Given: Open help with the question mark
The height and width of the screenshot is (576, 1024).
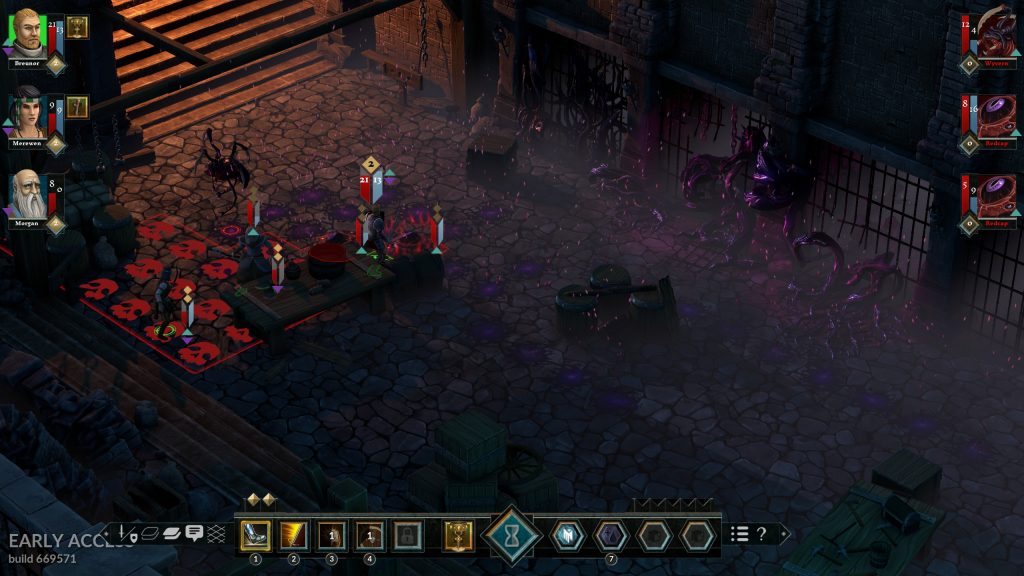Looking at the screenshot, I should [762, 534].
